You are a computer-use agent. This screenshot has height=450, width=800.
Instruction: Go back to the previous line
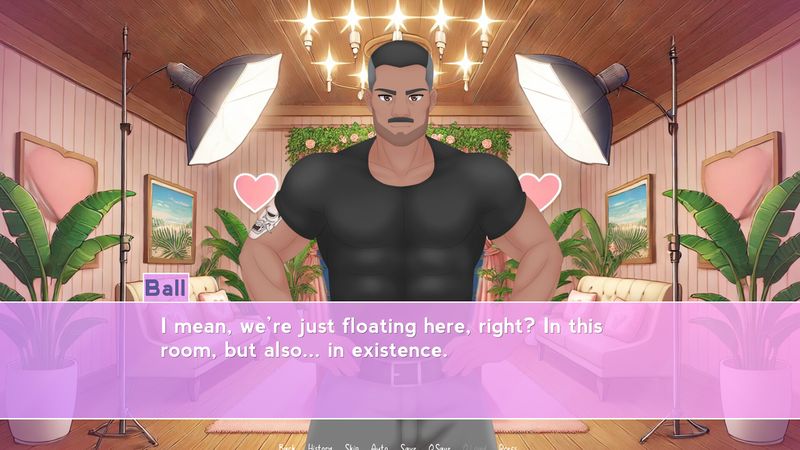[287, 446]
